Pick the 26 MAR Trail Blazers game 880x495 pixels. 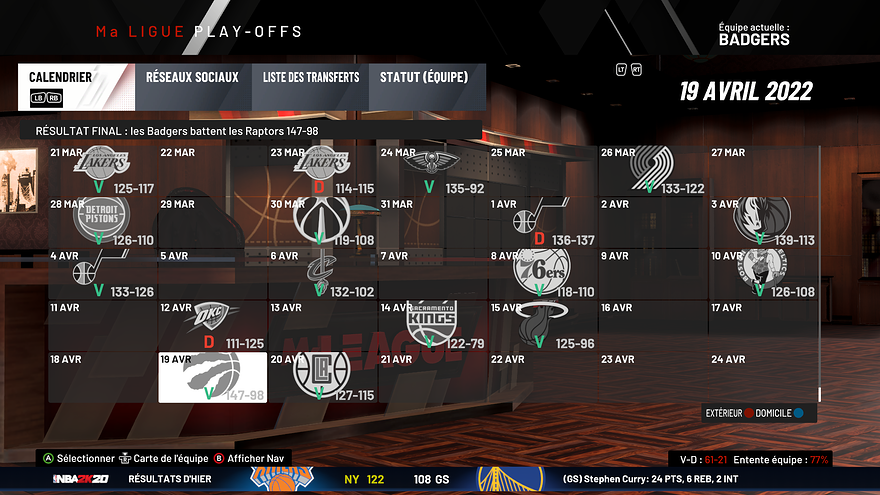[654, 170]
